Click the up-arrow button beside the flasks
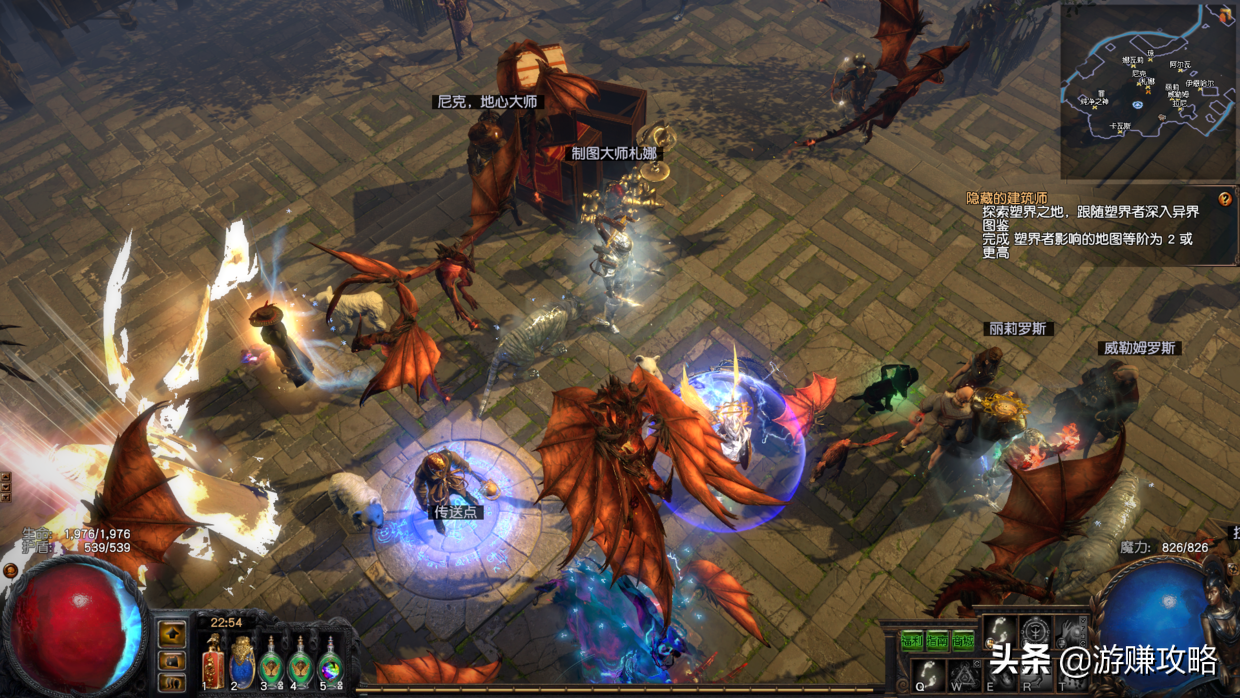 click(x=172, y=634)
